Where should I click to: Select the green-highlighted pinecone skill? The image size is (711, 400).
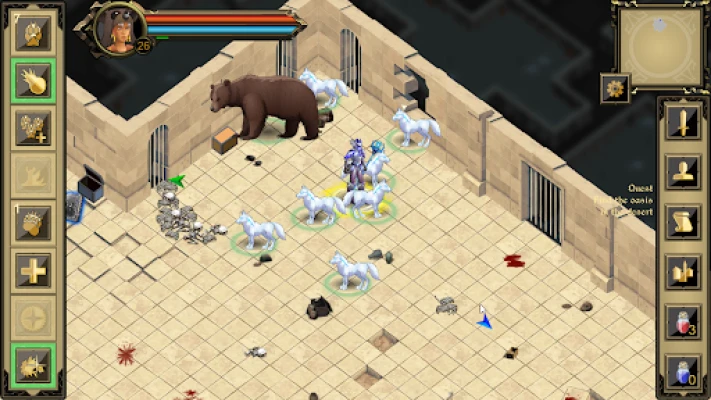click(x=33, y=80)
